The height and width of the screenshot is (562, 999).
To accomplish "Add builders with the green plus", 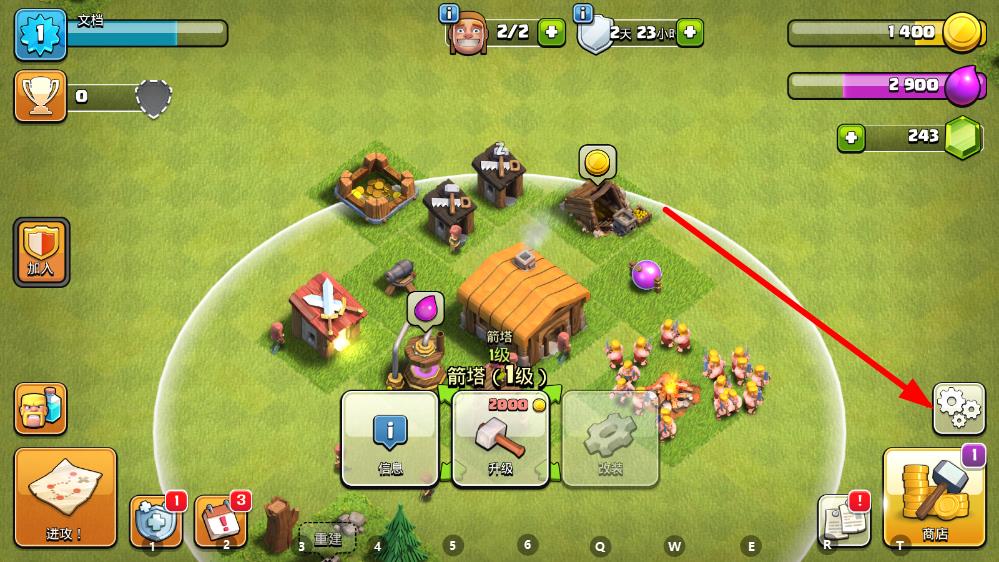I will (551, 32).
